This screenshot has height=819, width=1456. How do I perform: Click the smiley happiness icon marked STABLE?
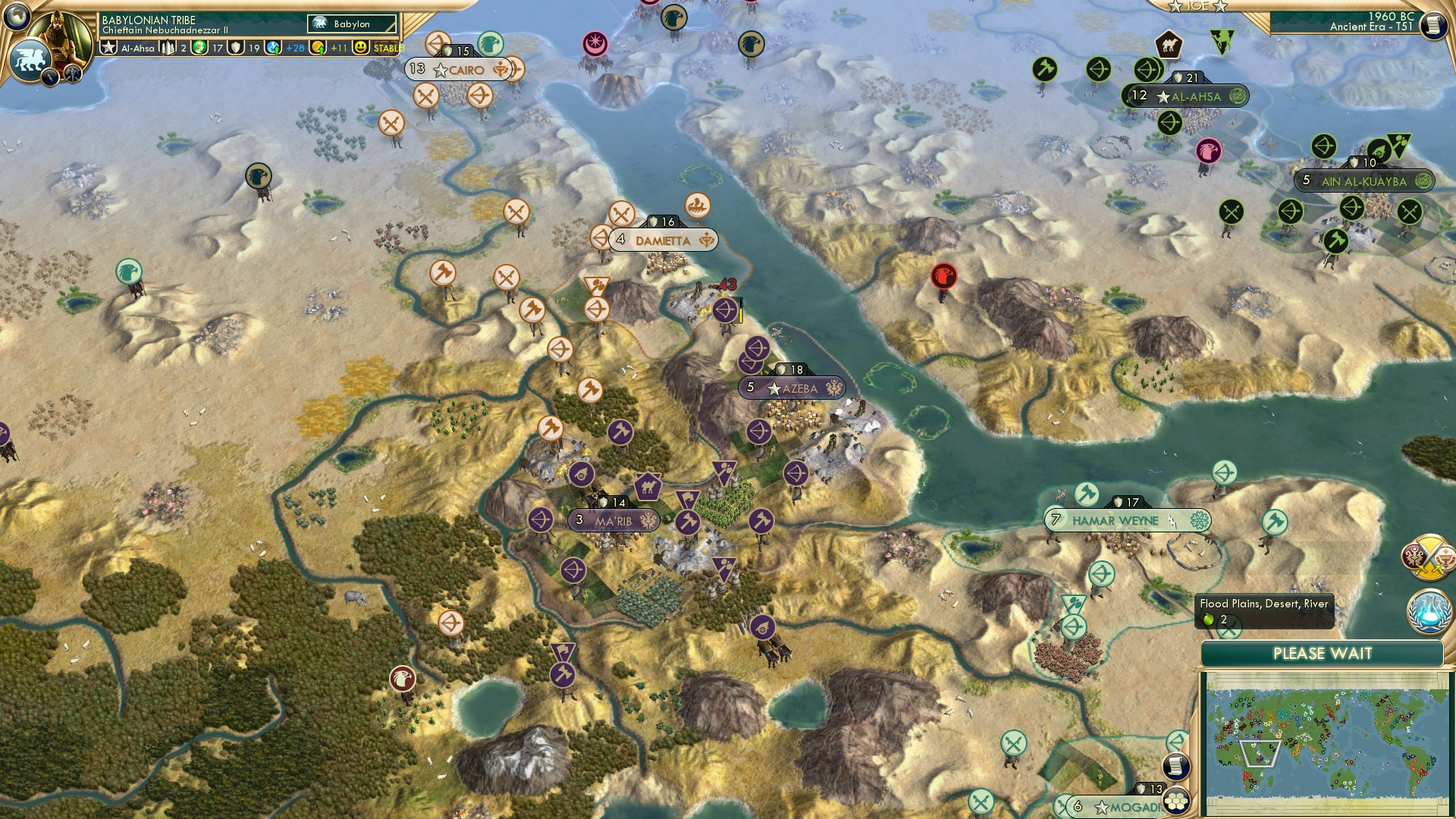[361, 47]
